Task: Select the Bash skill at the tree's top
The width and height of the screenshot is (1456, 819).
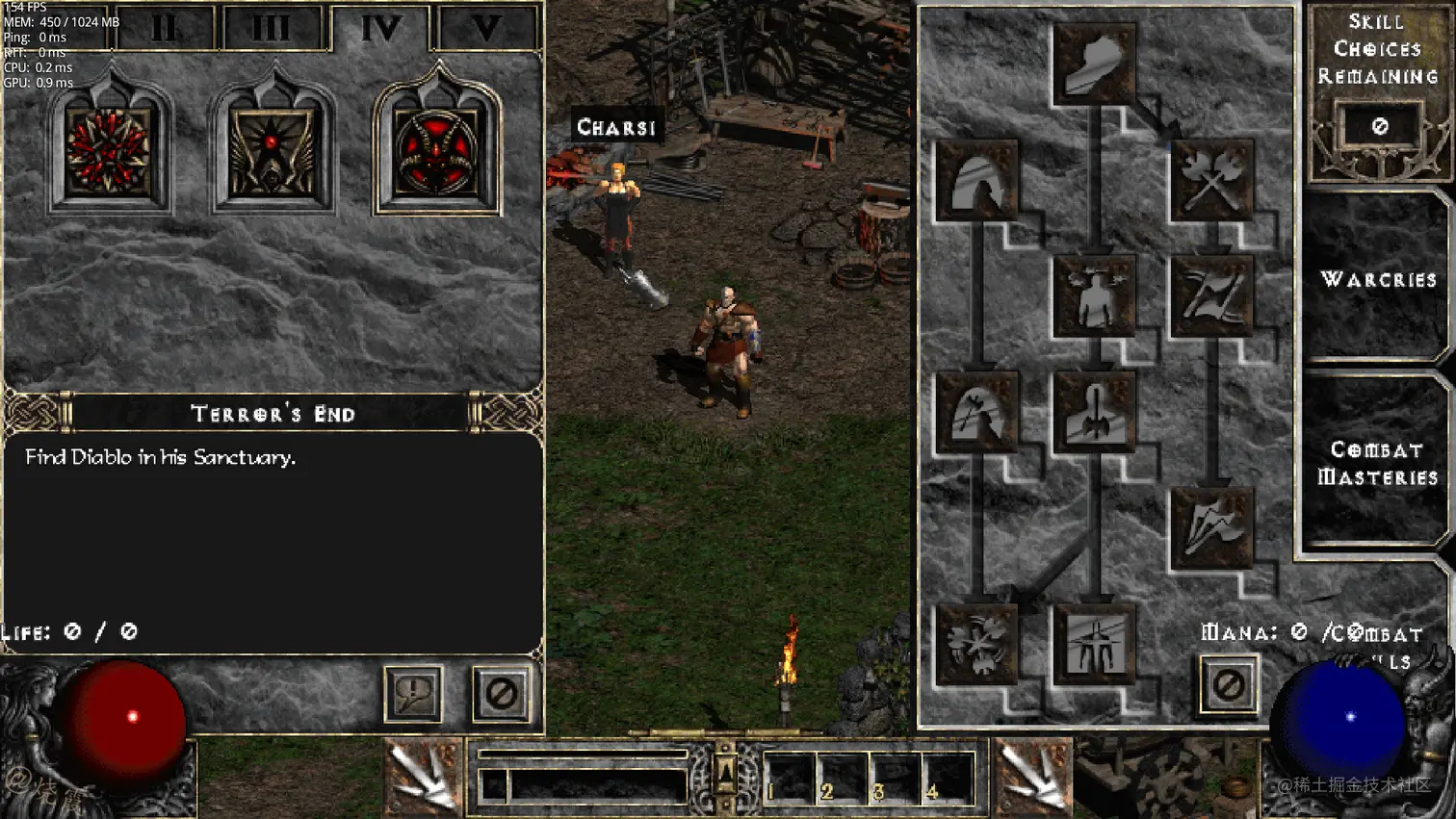Action: click(x=1094, y=64)
